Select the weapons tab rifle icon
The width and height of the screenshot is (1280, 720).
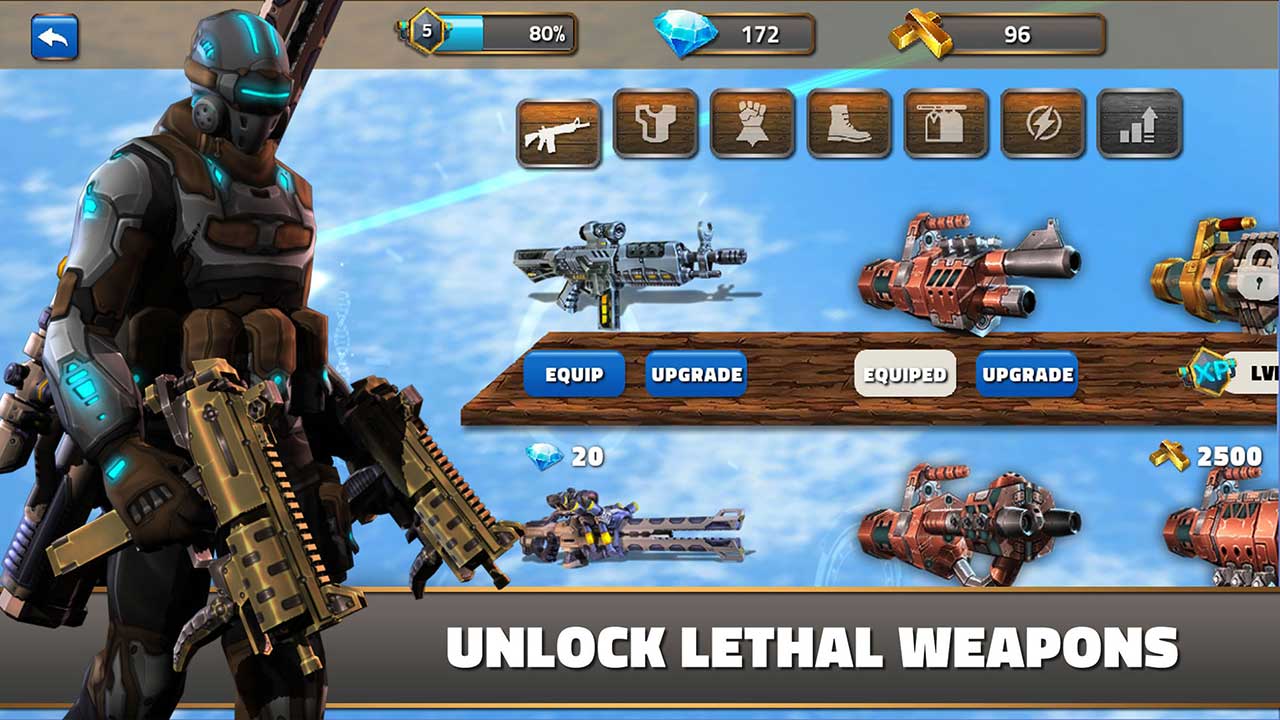coord(560,127)
